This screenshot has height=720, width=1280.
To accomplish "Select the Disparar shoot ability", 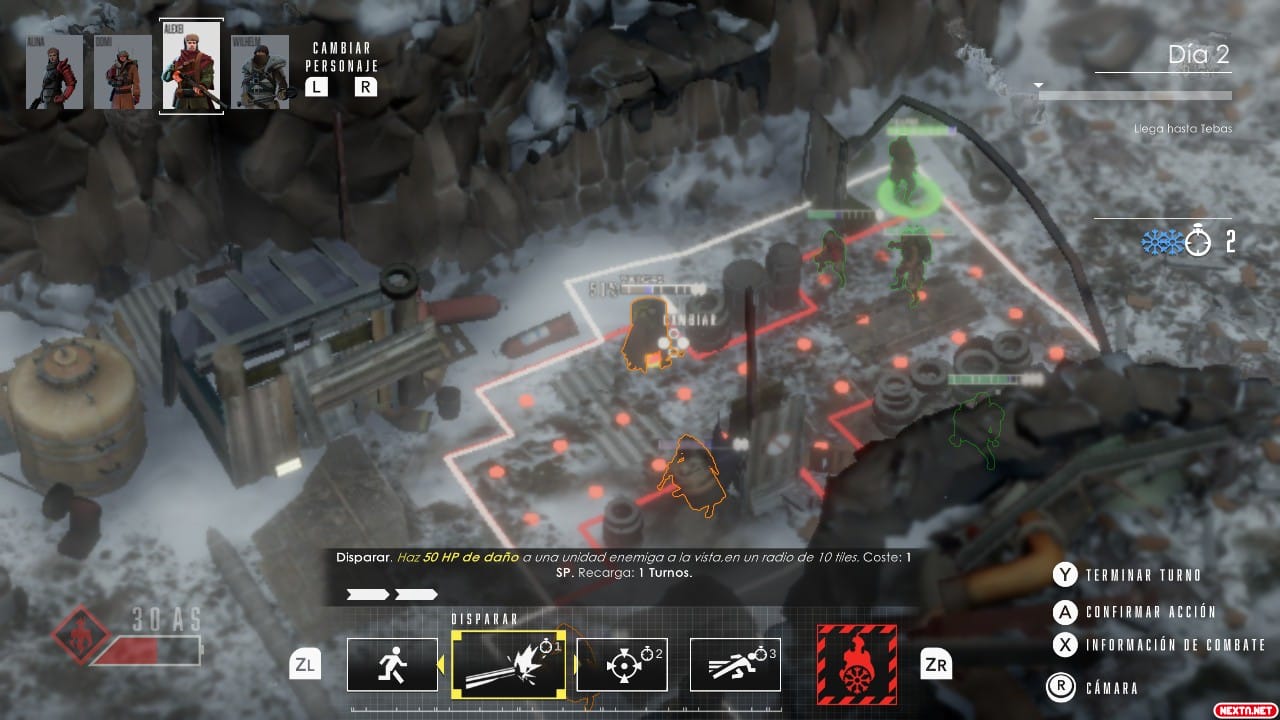I will (x=508, y=664).
